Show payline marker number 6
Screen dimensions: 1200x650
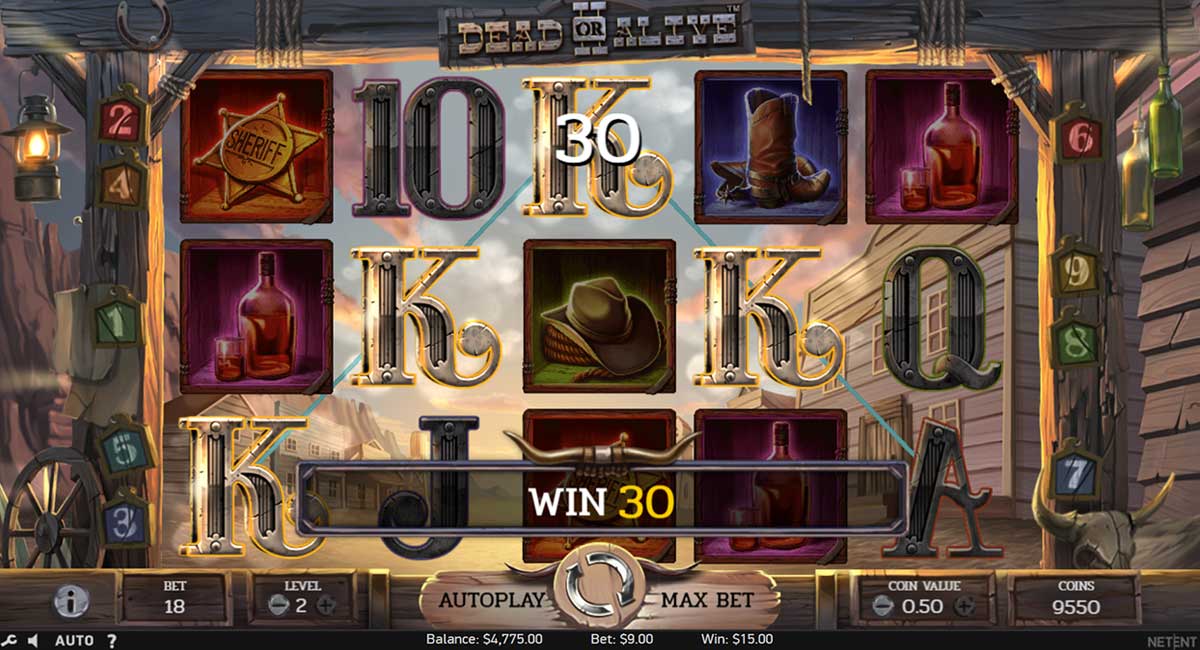pyautogui.click(x=1078, y=139)
